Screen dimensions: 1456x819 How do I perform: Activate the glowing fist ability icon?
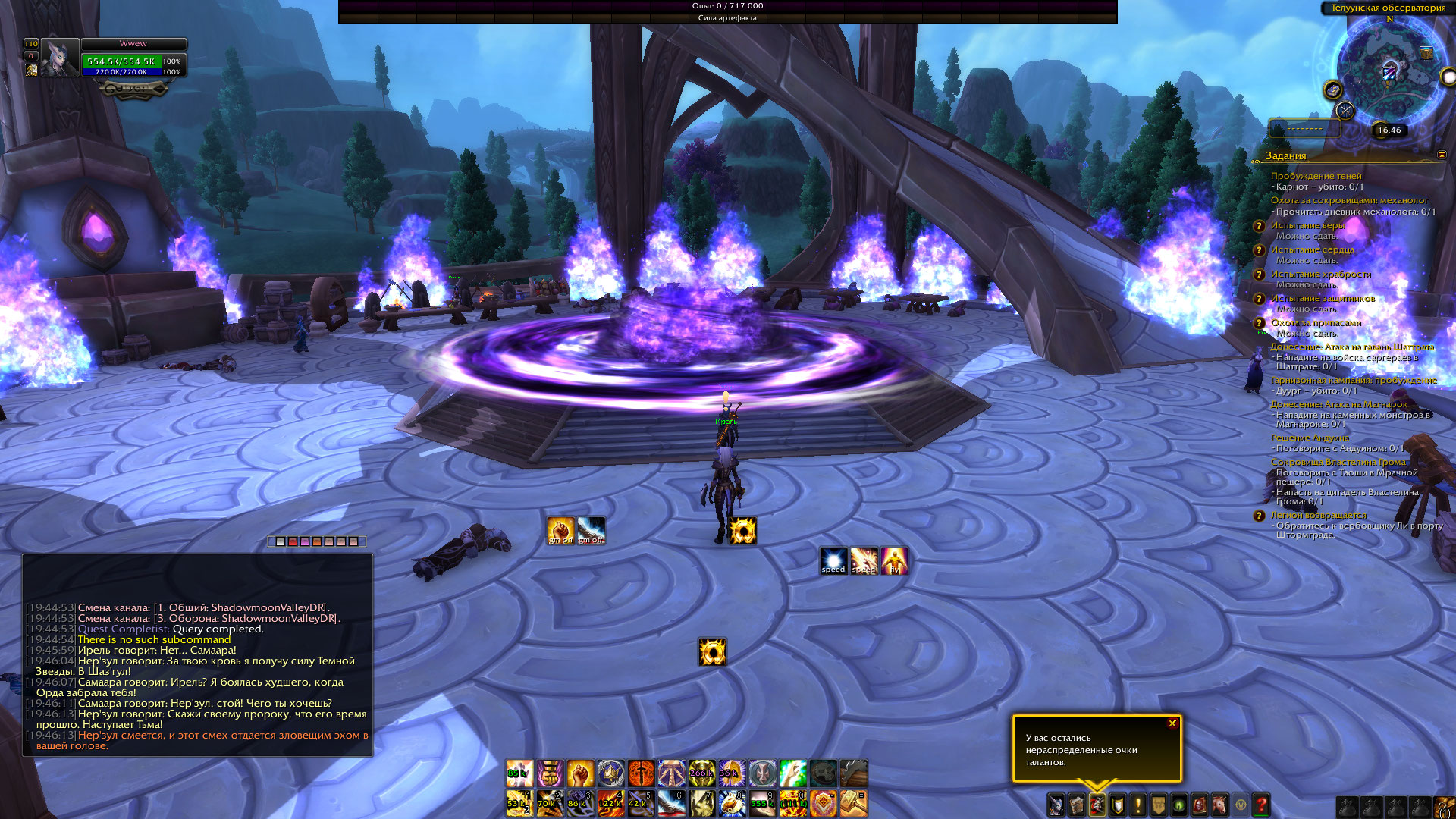click(580, 773)
